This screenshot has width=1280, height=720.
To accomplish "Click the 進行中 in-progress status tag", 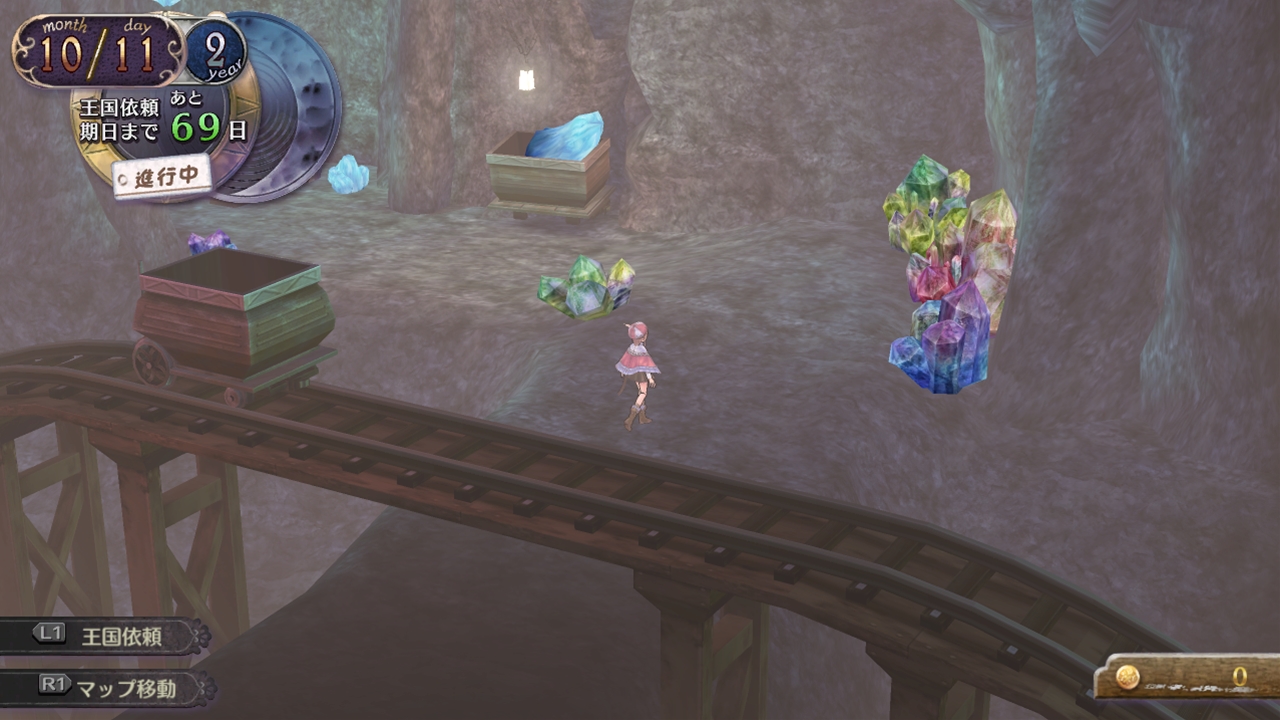I will point(161,177).
